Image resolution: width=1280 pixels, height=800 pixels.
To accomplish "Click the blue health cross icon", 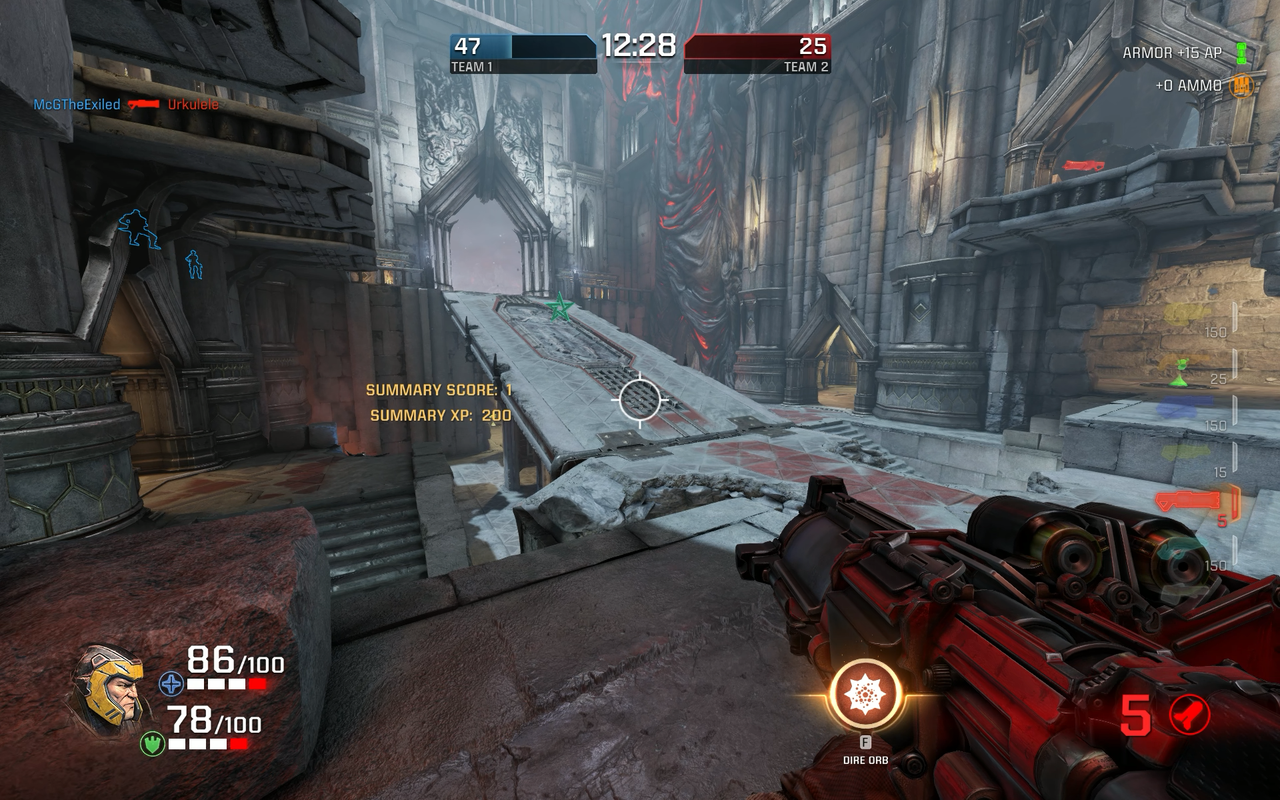I will click(x=171, y=684).
